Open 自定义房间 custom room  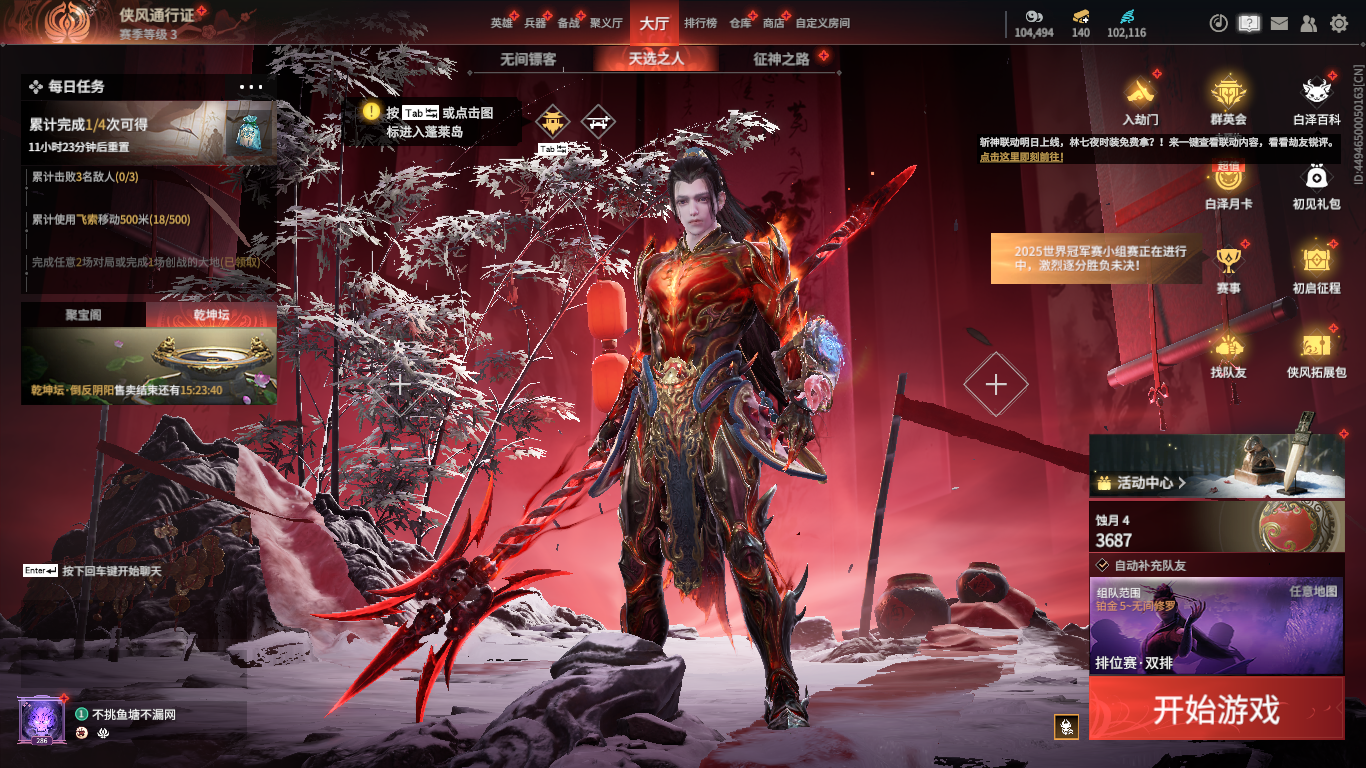pos(822,23)
